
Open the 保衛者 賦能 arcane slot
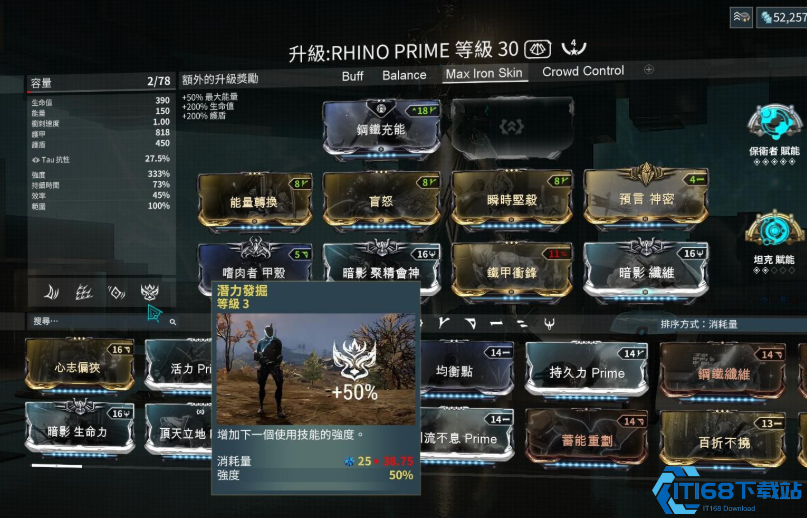(x=773, y=128)
